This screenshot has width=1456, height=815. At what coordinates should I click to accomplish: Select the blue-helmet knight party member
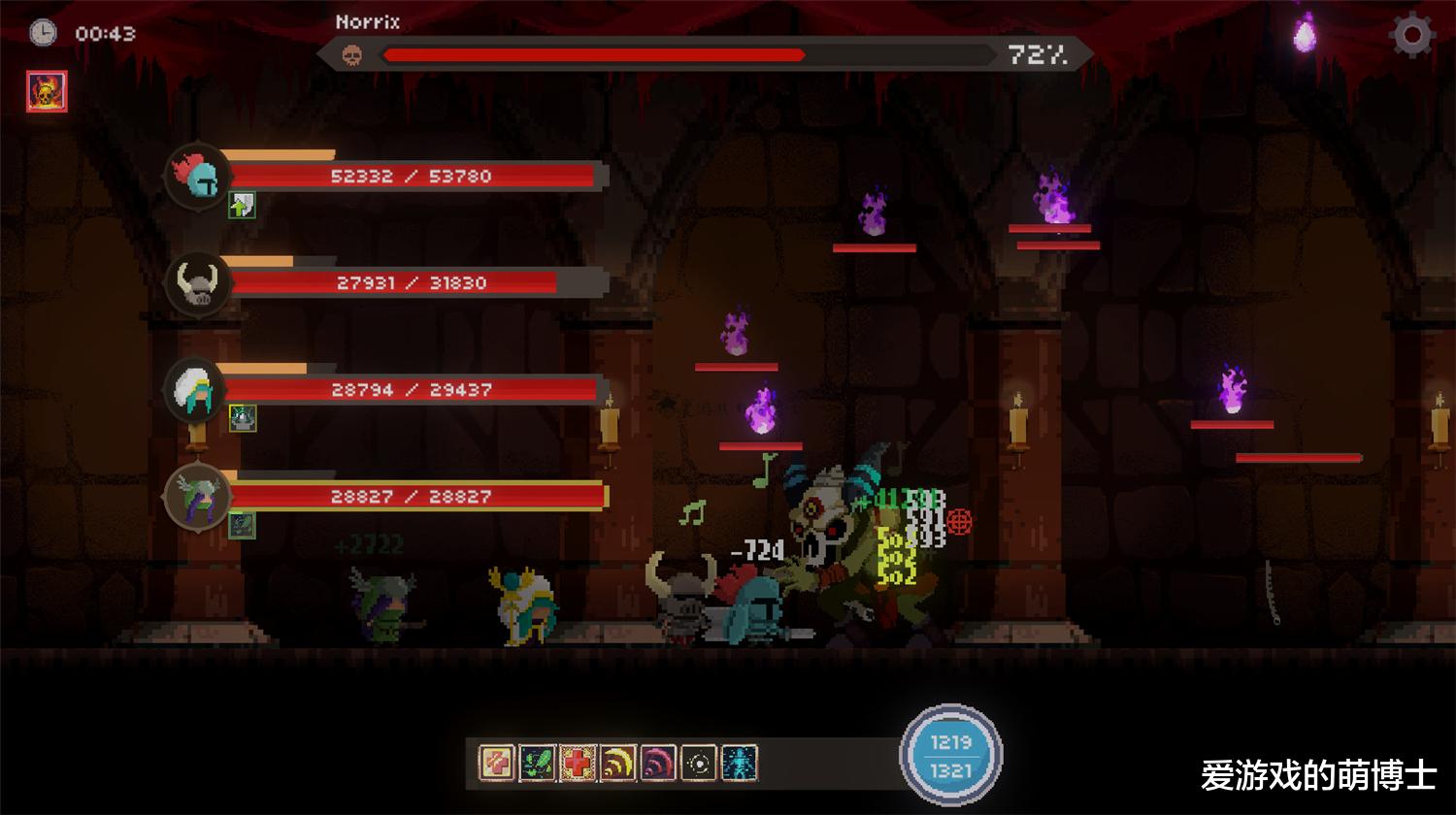tap(199, 176)
